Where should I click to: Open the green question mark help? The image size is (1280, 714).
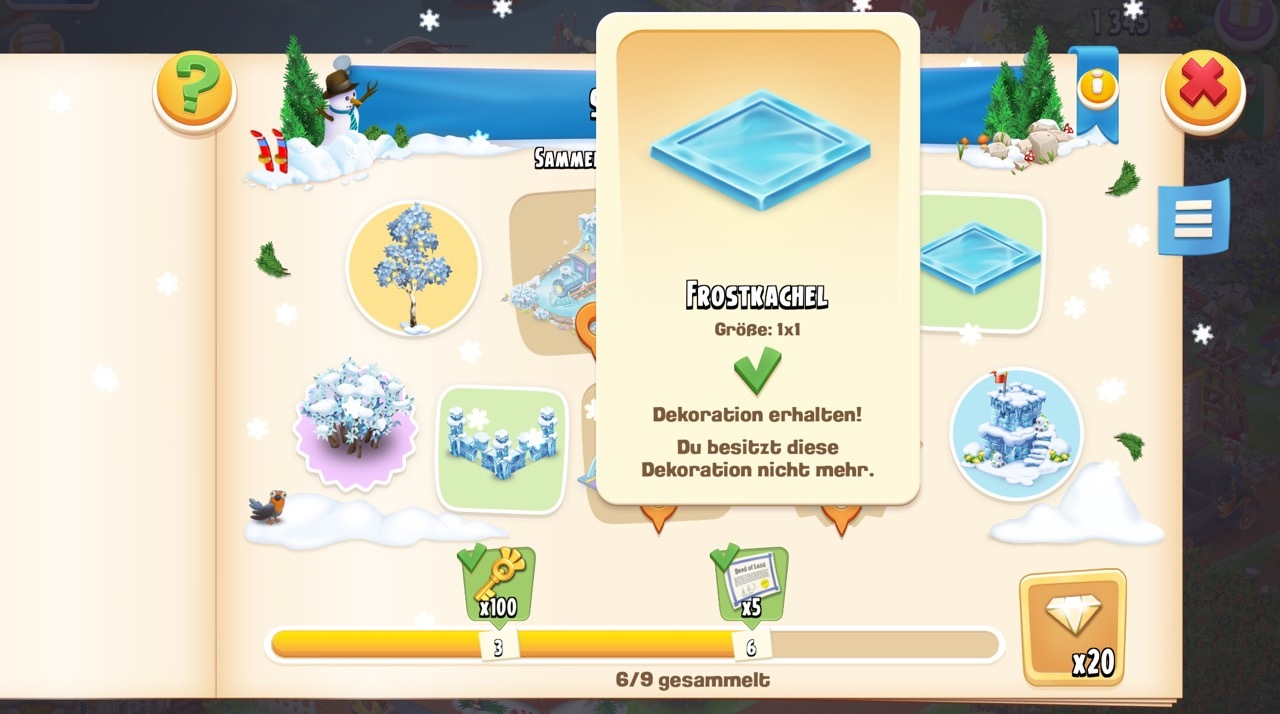point(195,90)
